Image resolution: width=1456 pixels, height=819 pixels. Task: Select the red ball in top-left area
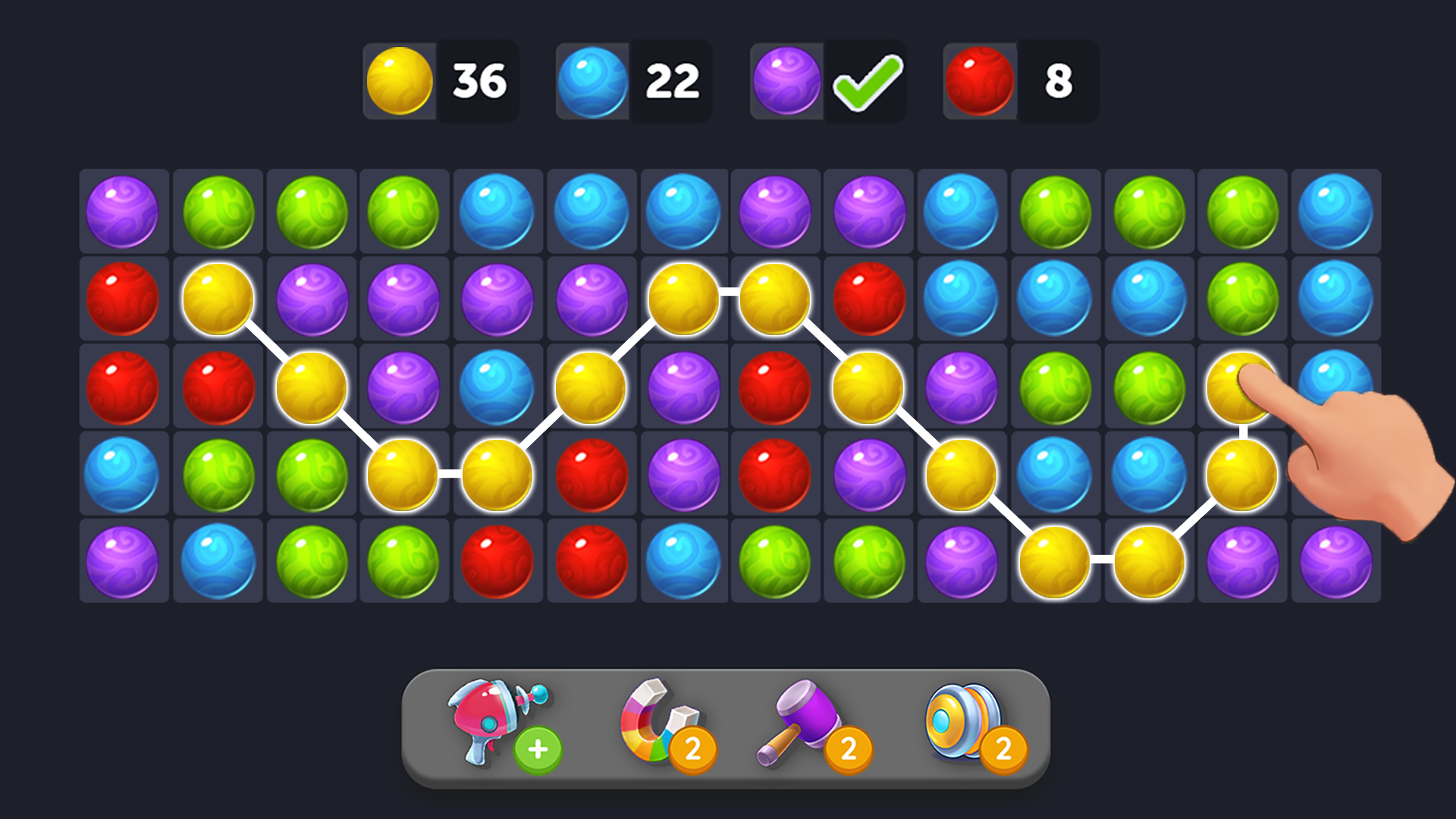124,298
